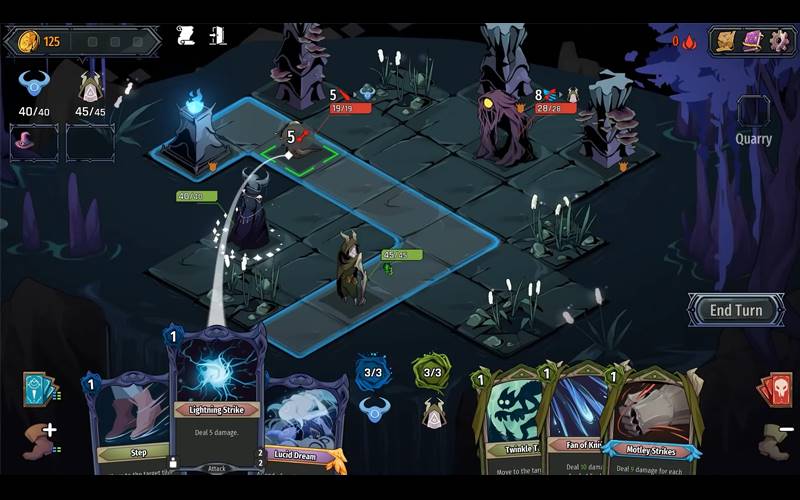Screen dimensions: 800x500
Task: End the current turn
Action: click(735, 310)
